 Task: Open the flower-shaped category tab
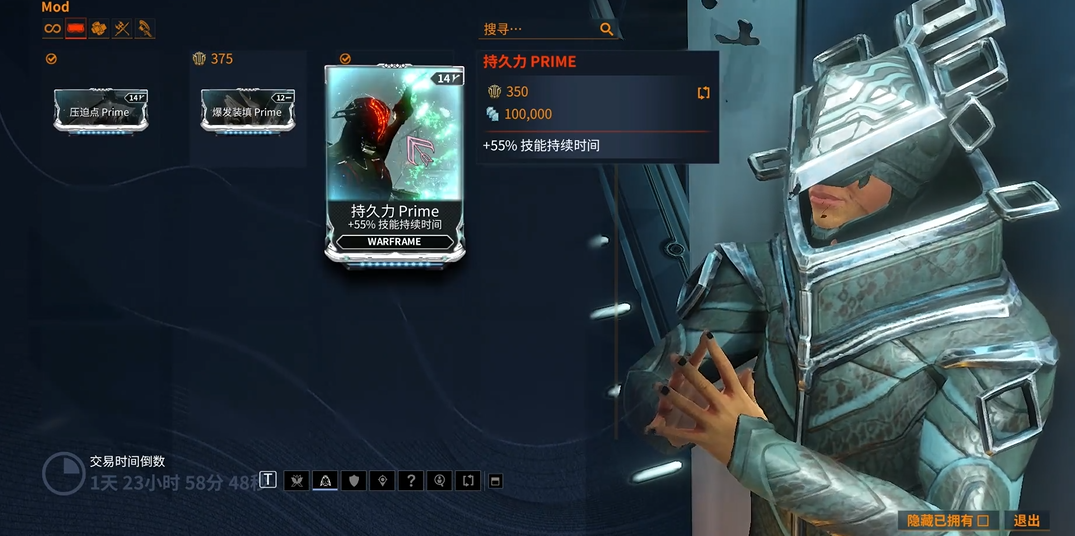pos(99,29)
